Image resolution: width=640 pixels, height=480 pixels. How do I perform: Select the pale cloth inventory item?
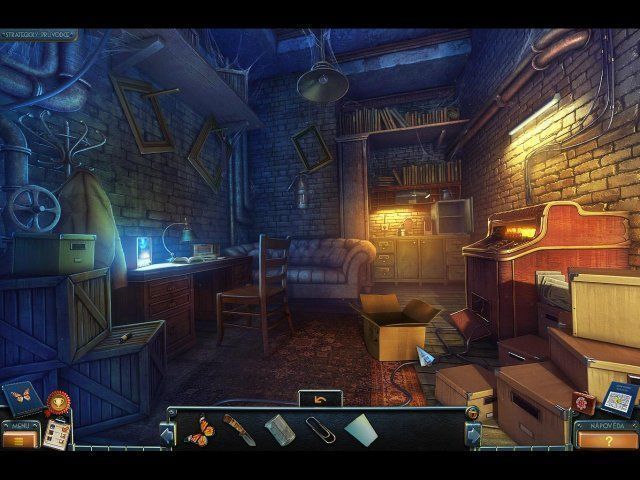(x=360, y=430)
